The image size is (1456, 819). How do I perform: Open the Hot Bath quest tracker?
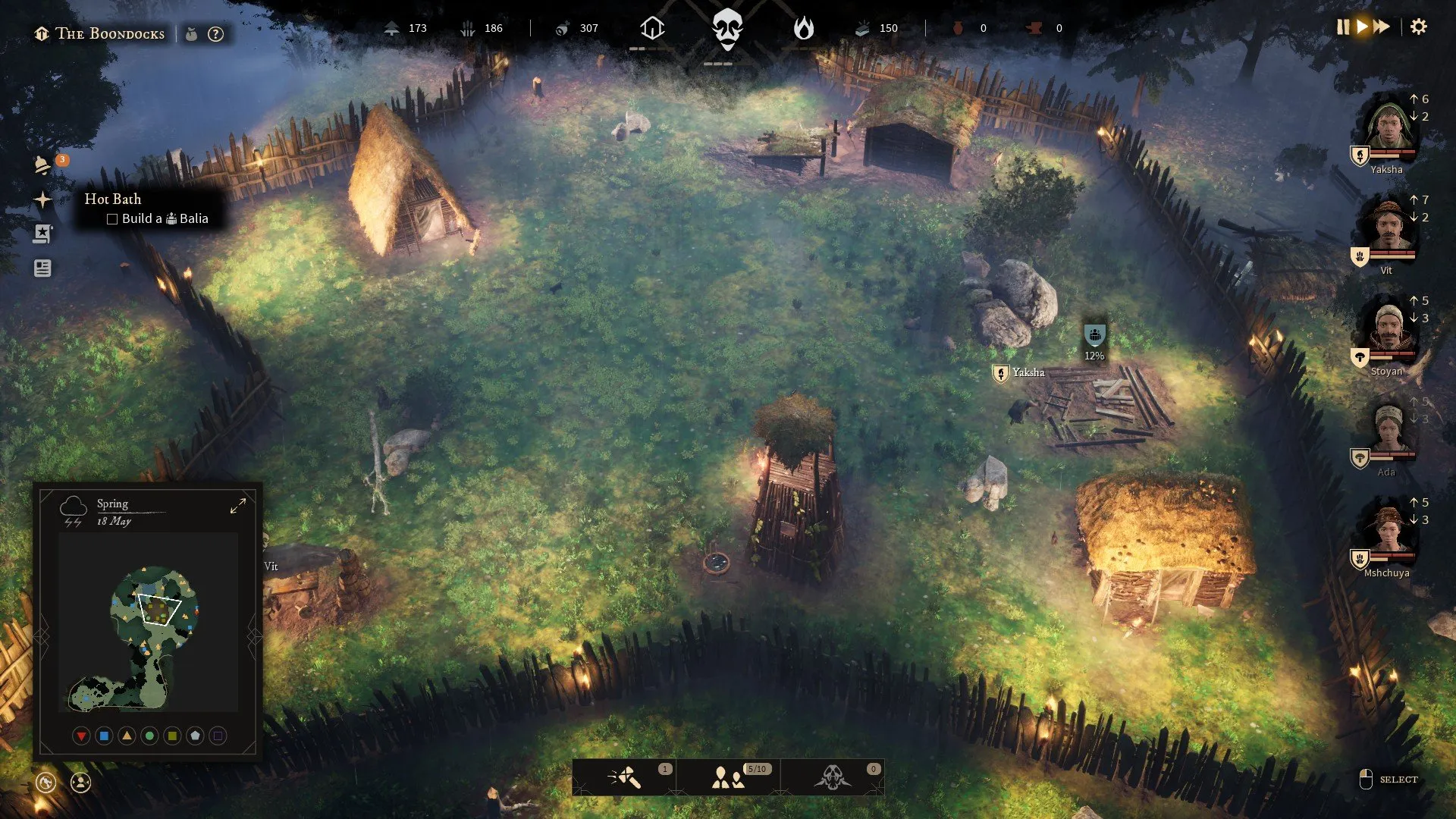pos(42,199)
